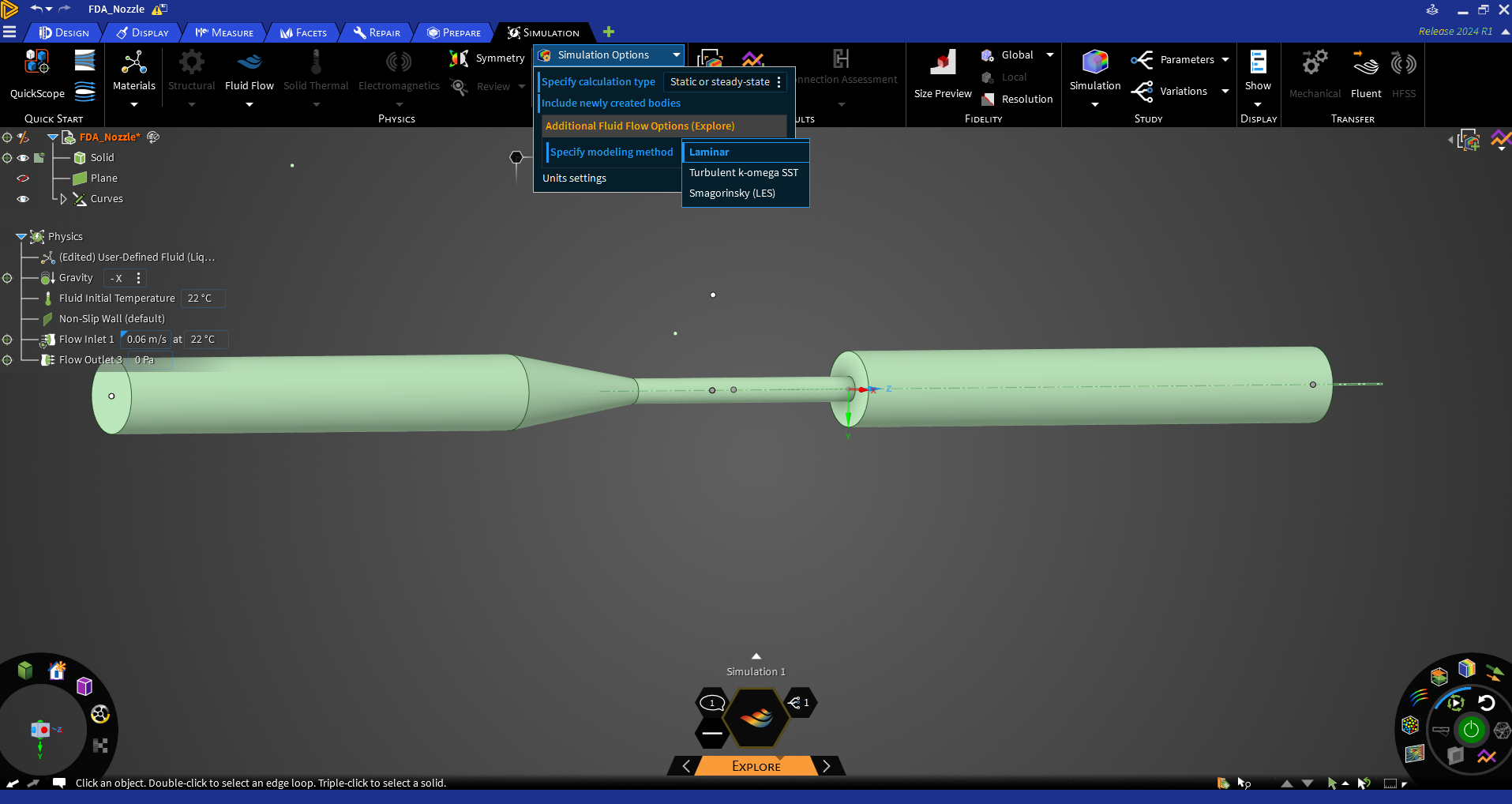Select the Curves item in tree

107,199
